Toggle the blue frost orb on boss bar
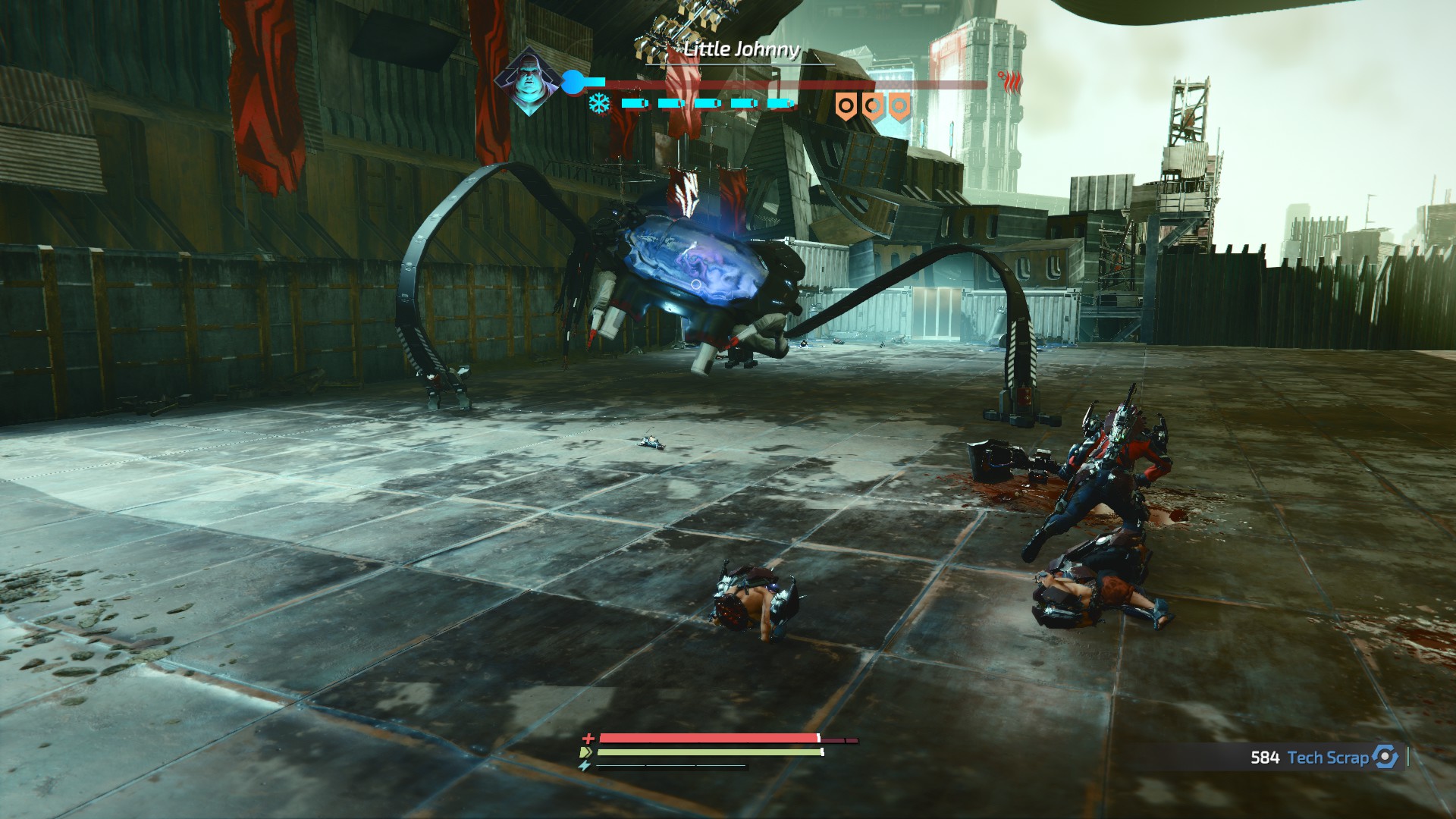This screenshot has height=819, width=1456. coord(573,81)
